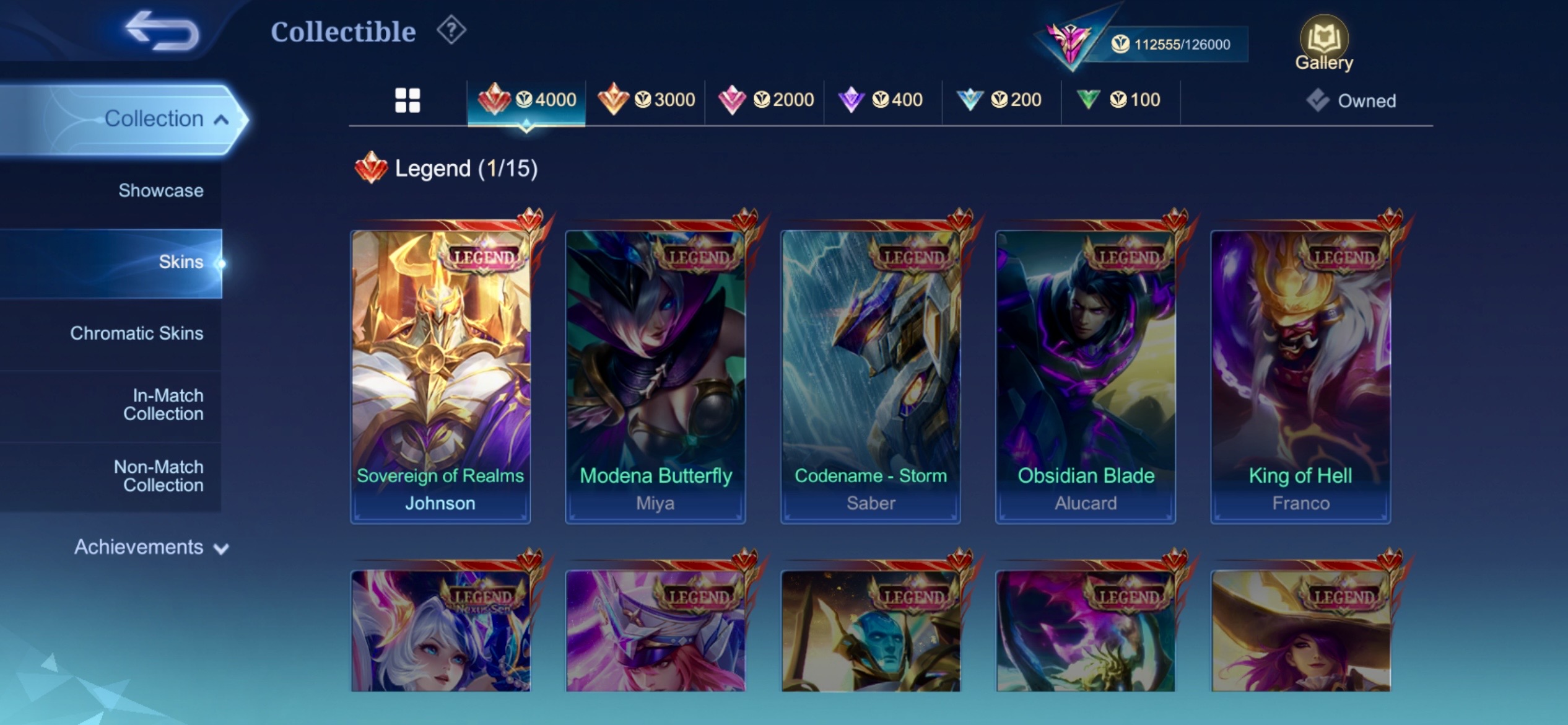Toggle the Owned filter
This screenshot has height=725, width=1568.
point(1352,100)
